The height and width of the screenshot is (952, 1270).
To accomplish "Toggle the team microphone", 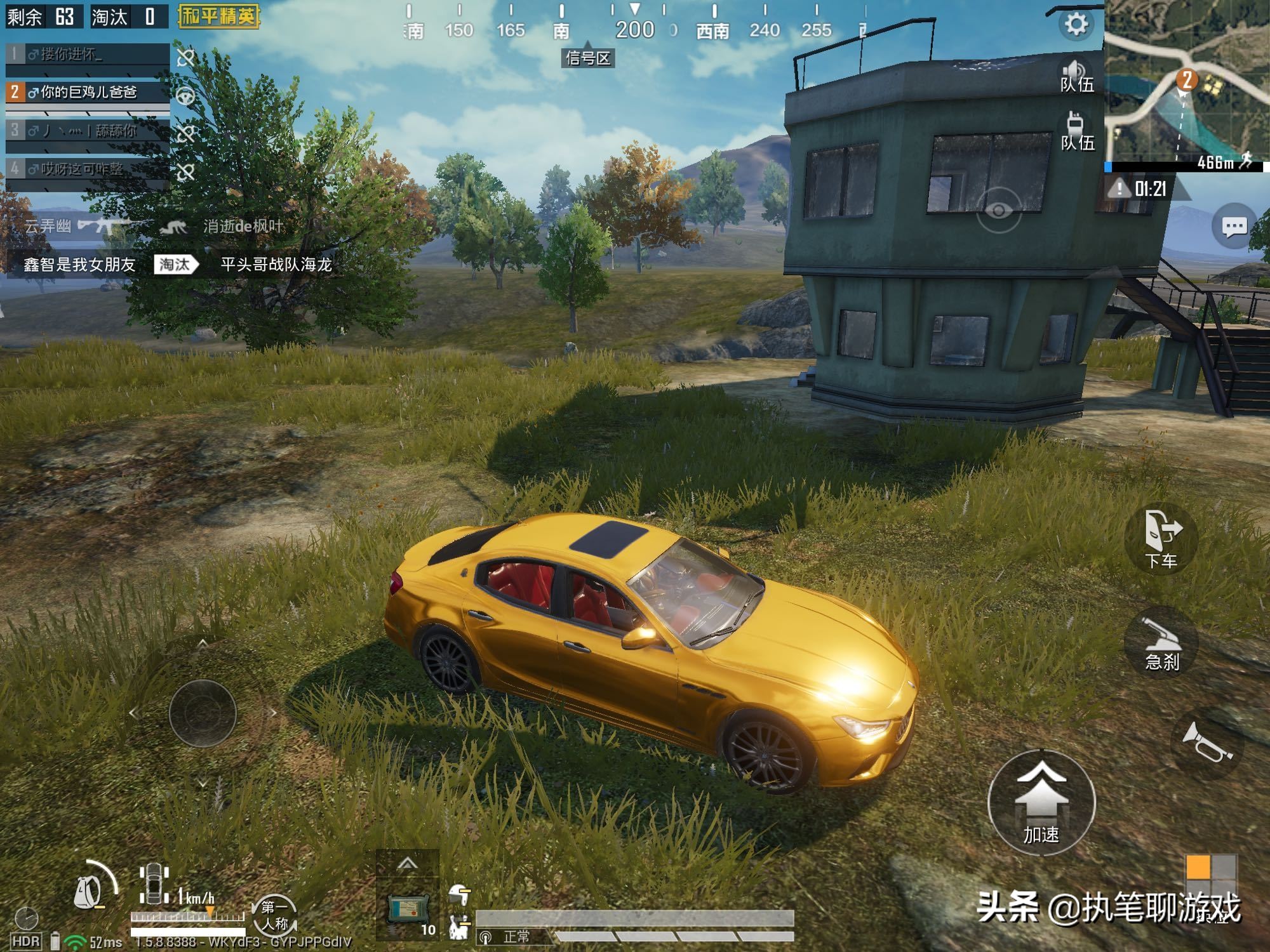I will [x=1076, y=132].
